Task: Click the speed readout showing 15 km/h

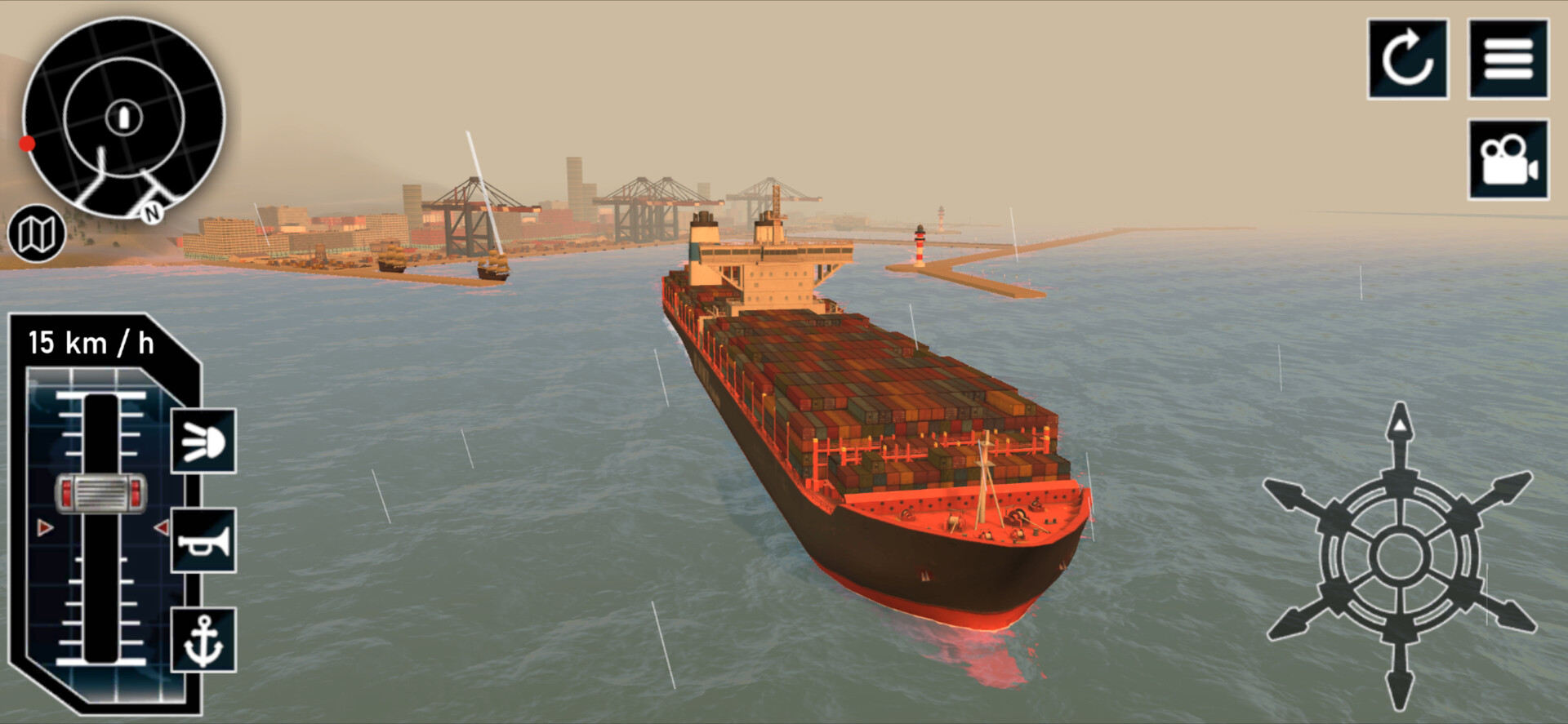Action: (x=92, y=342)
